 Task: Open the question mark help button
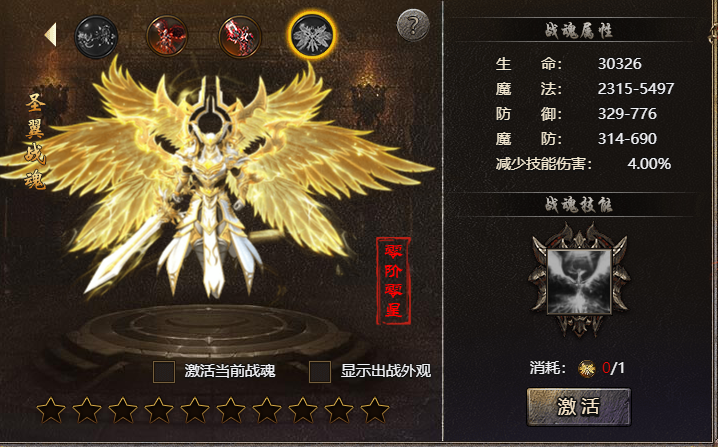point(413,25)
